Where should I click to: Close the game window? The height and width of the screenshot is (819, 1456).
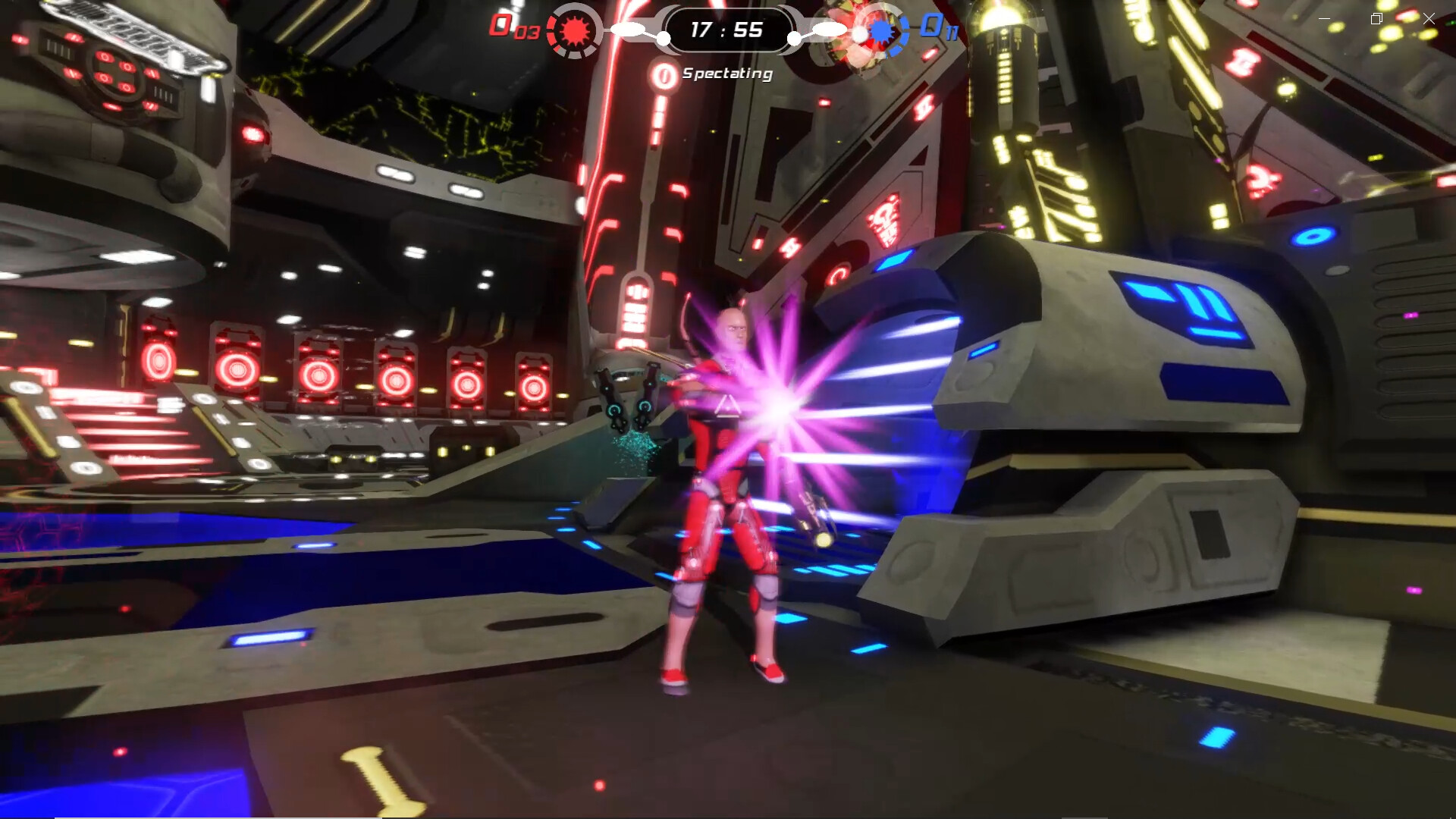click(1429, 18)
